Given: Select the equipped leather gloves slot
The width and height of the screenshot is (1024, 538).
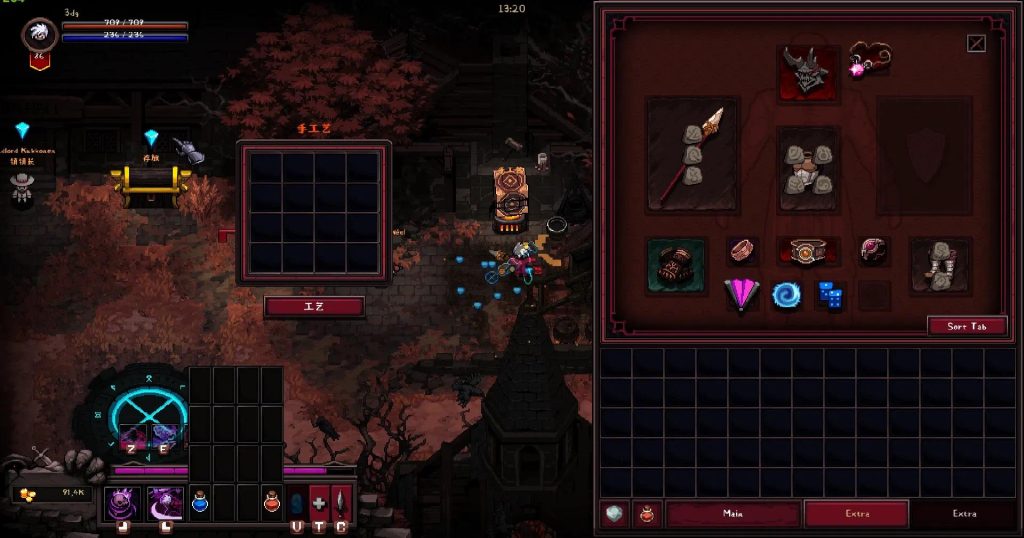Looking at the screenshot, I should (x=677, y=265).
